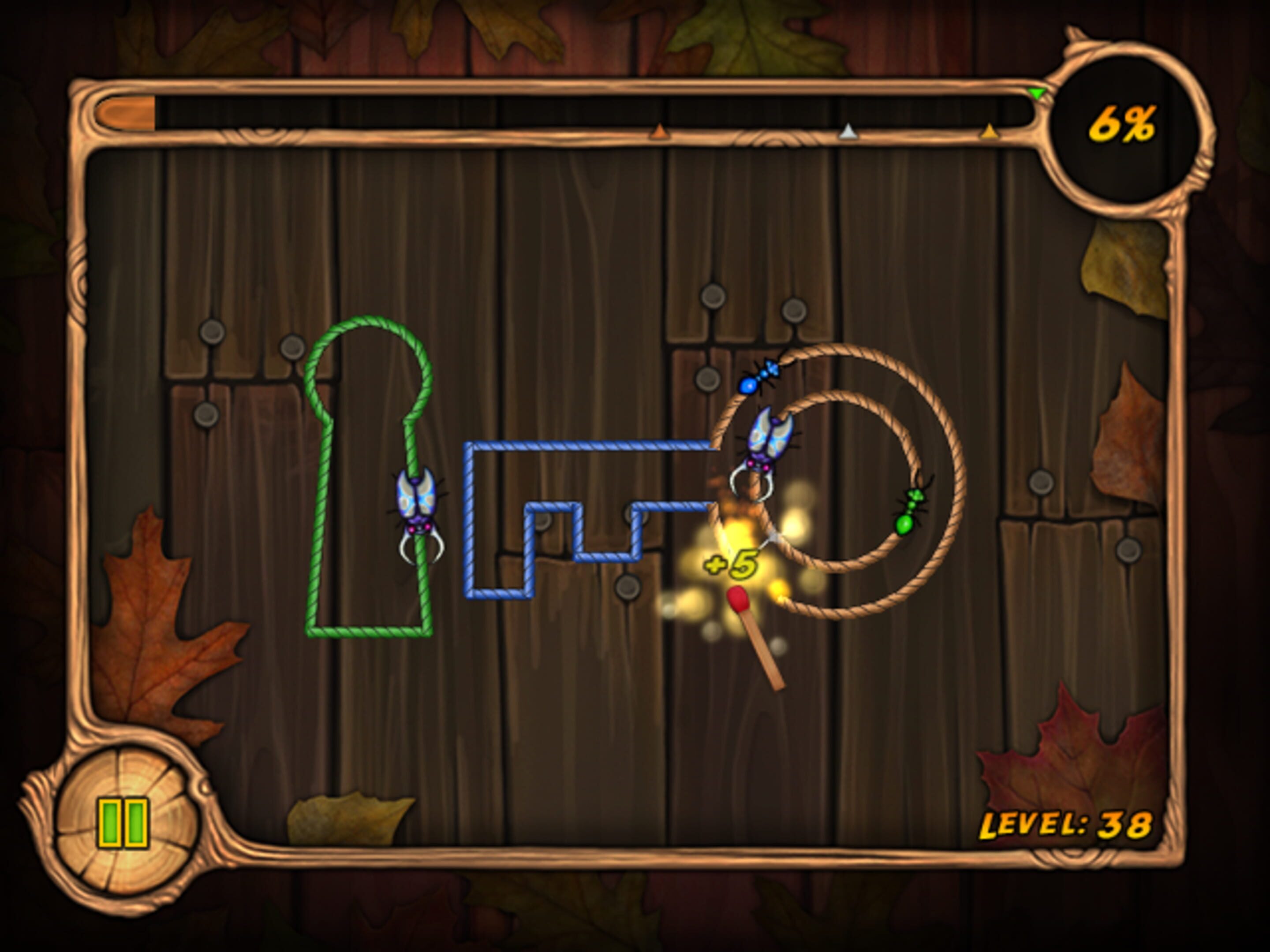1270x952 pixels.
Task: Click the yellow triangle near the bar's end
Action: 989,131
